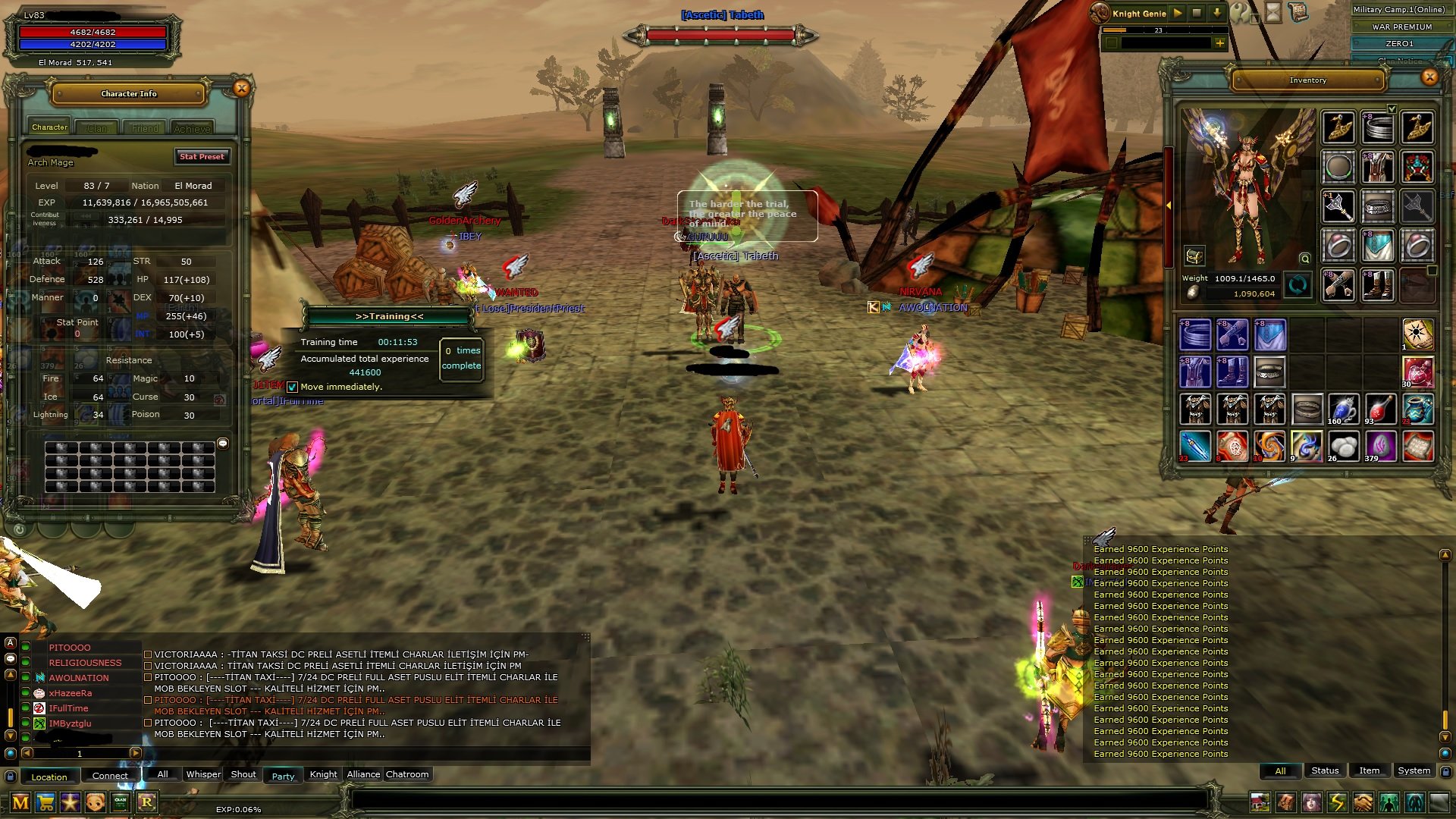Screen dimensions: 1456x819
Task: Toggle the chat lock icon at bottom left
Action: (x=11, y=776)
